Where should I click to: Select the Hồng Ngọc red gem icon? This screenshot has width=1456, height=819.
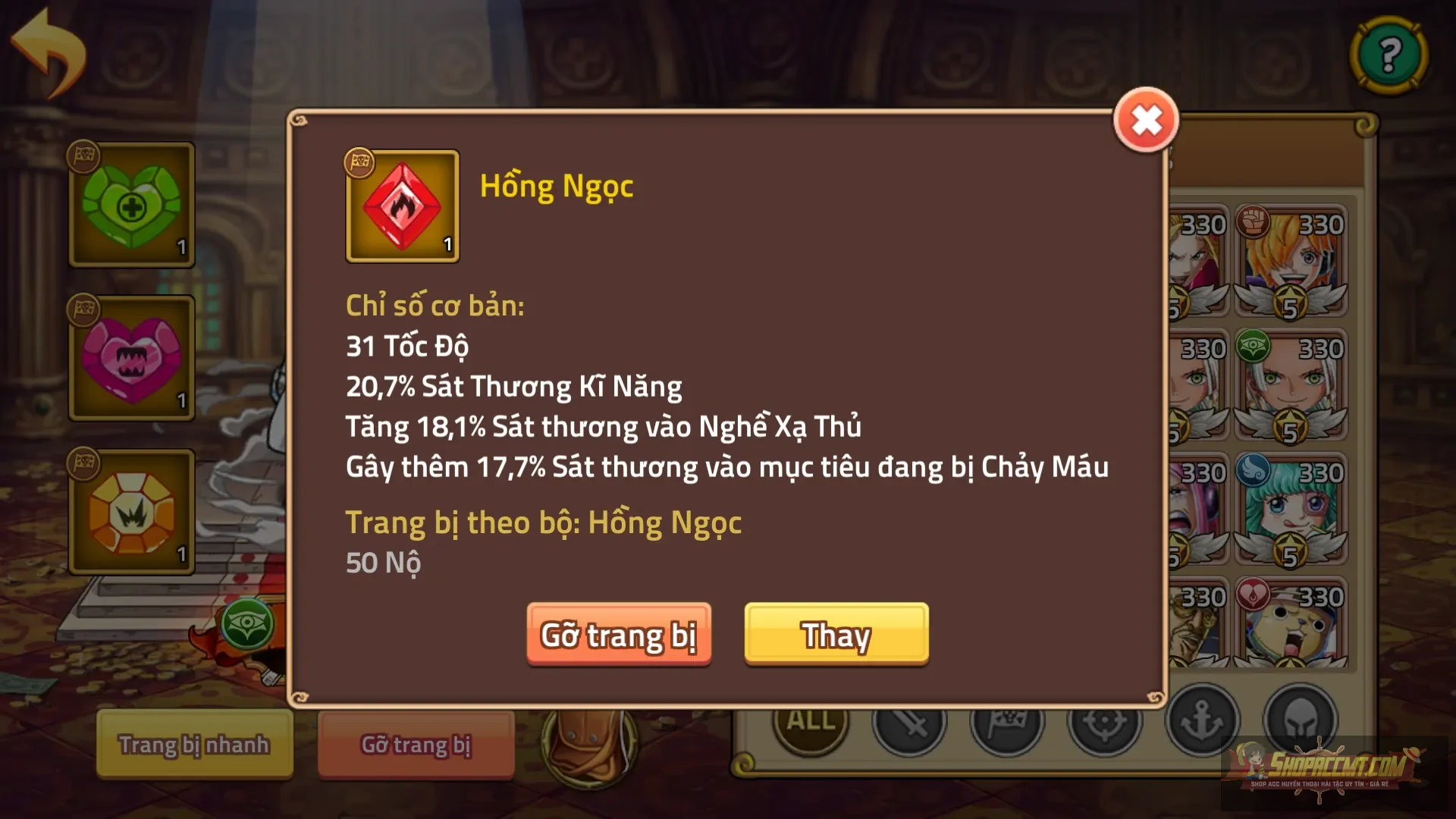402,206
